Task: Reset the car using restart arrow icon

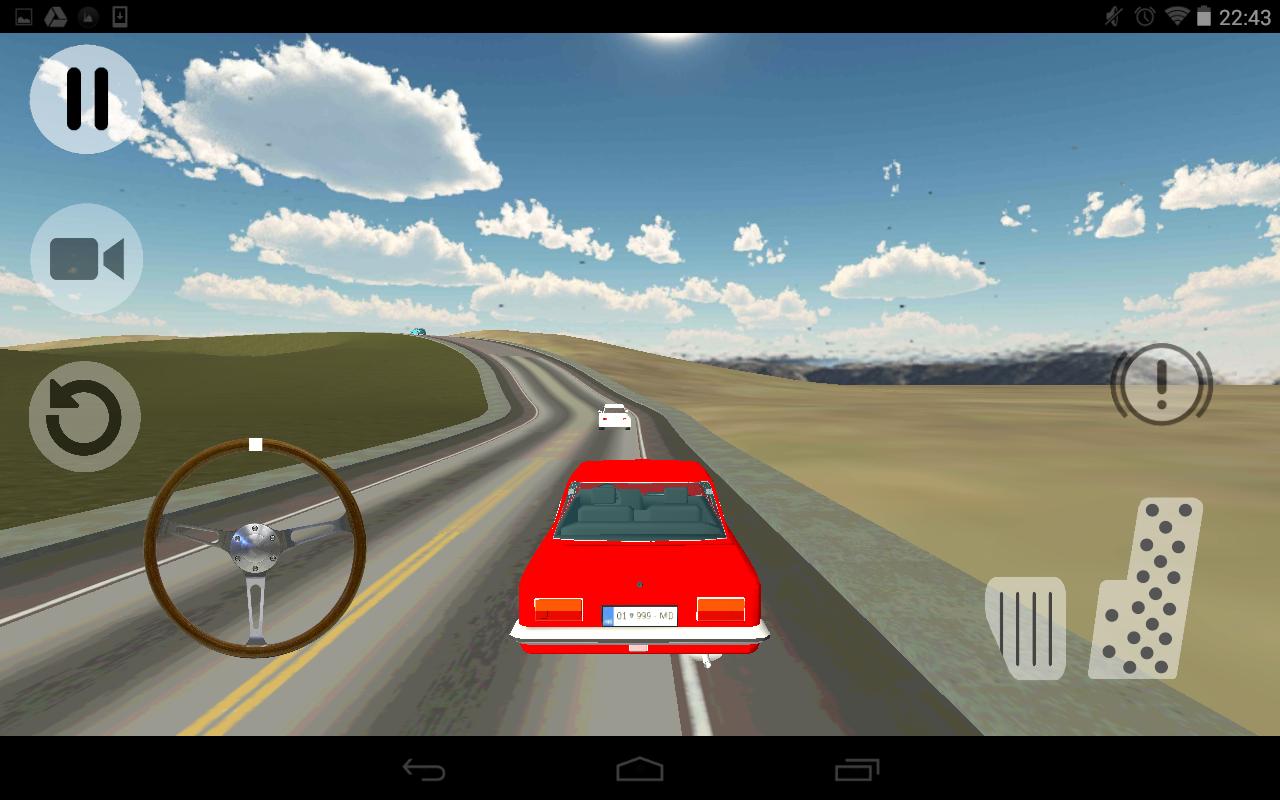Action: click(84, 416)
